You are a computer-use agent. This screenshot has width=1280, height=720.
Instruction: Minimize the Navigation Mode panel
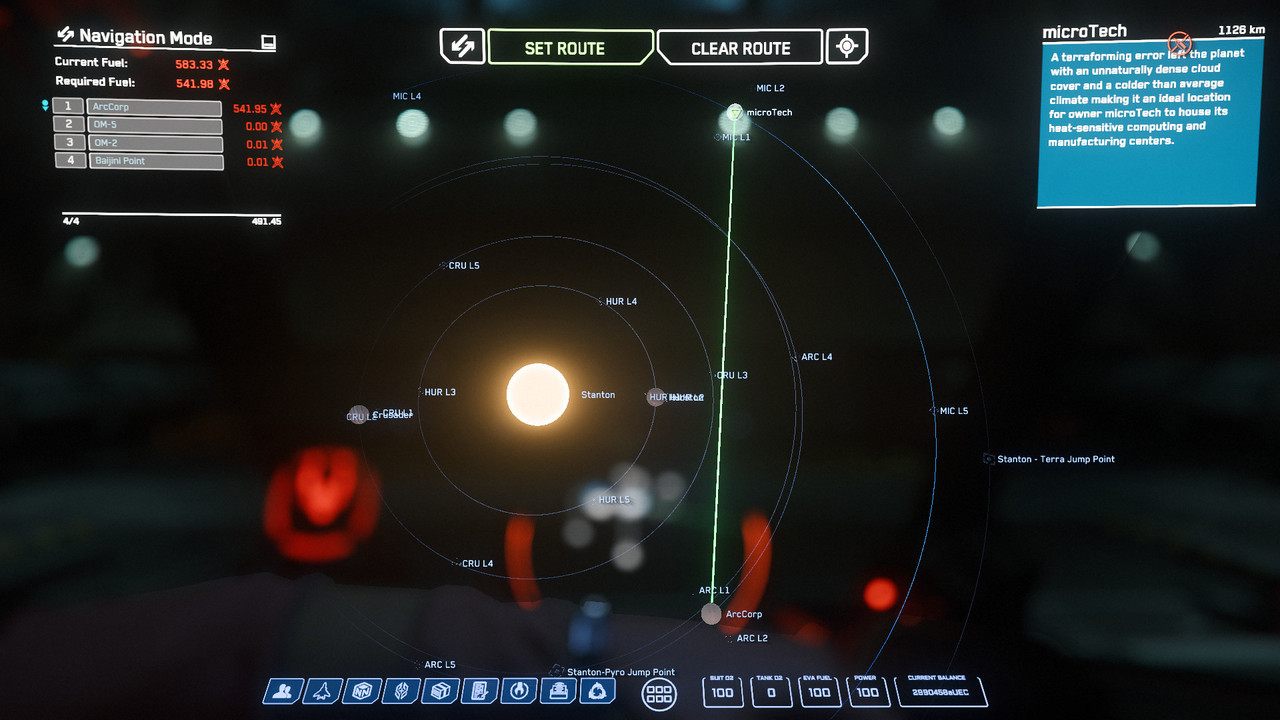click(x=267, y=42)
